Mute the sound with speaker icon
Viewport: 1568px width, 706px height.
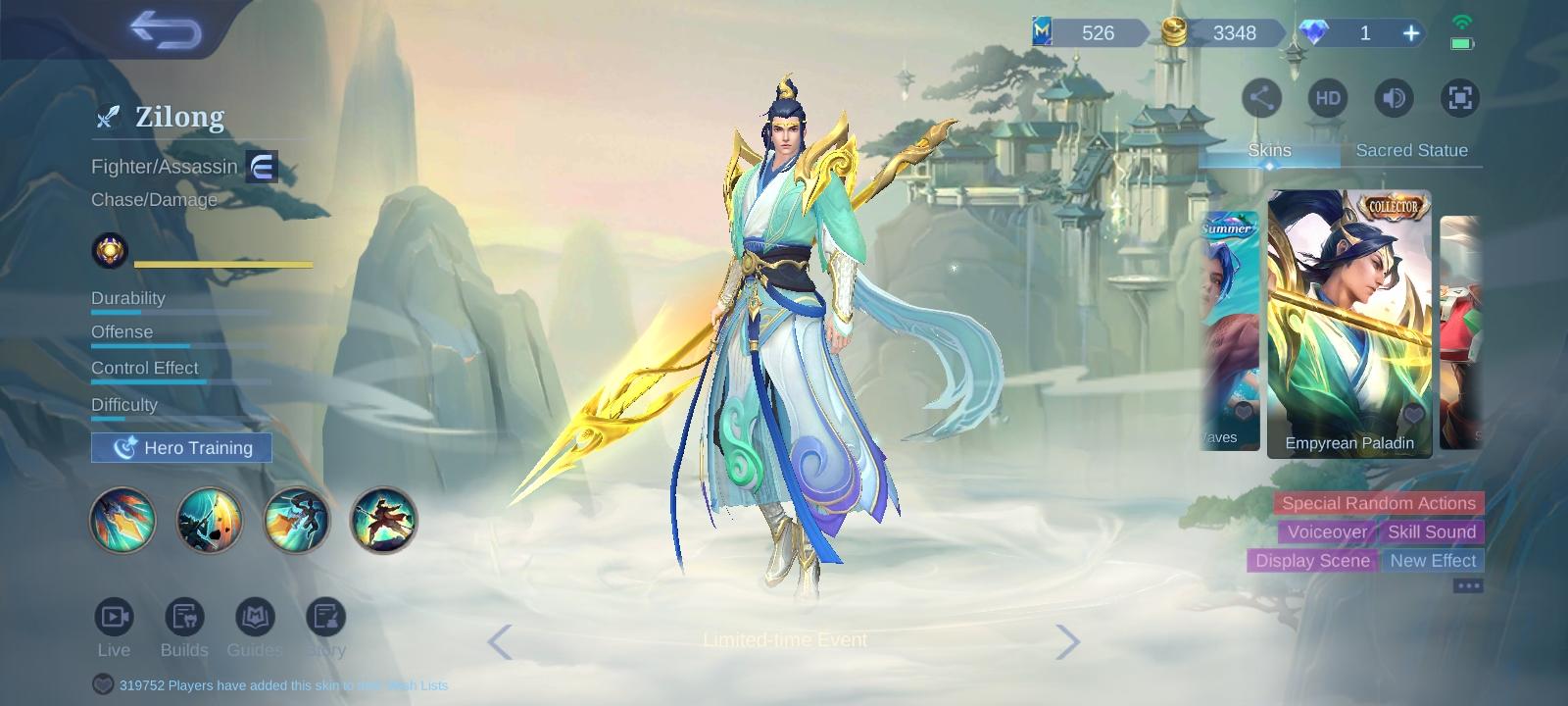click(1394, 98)
